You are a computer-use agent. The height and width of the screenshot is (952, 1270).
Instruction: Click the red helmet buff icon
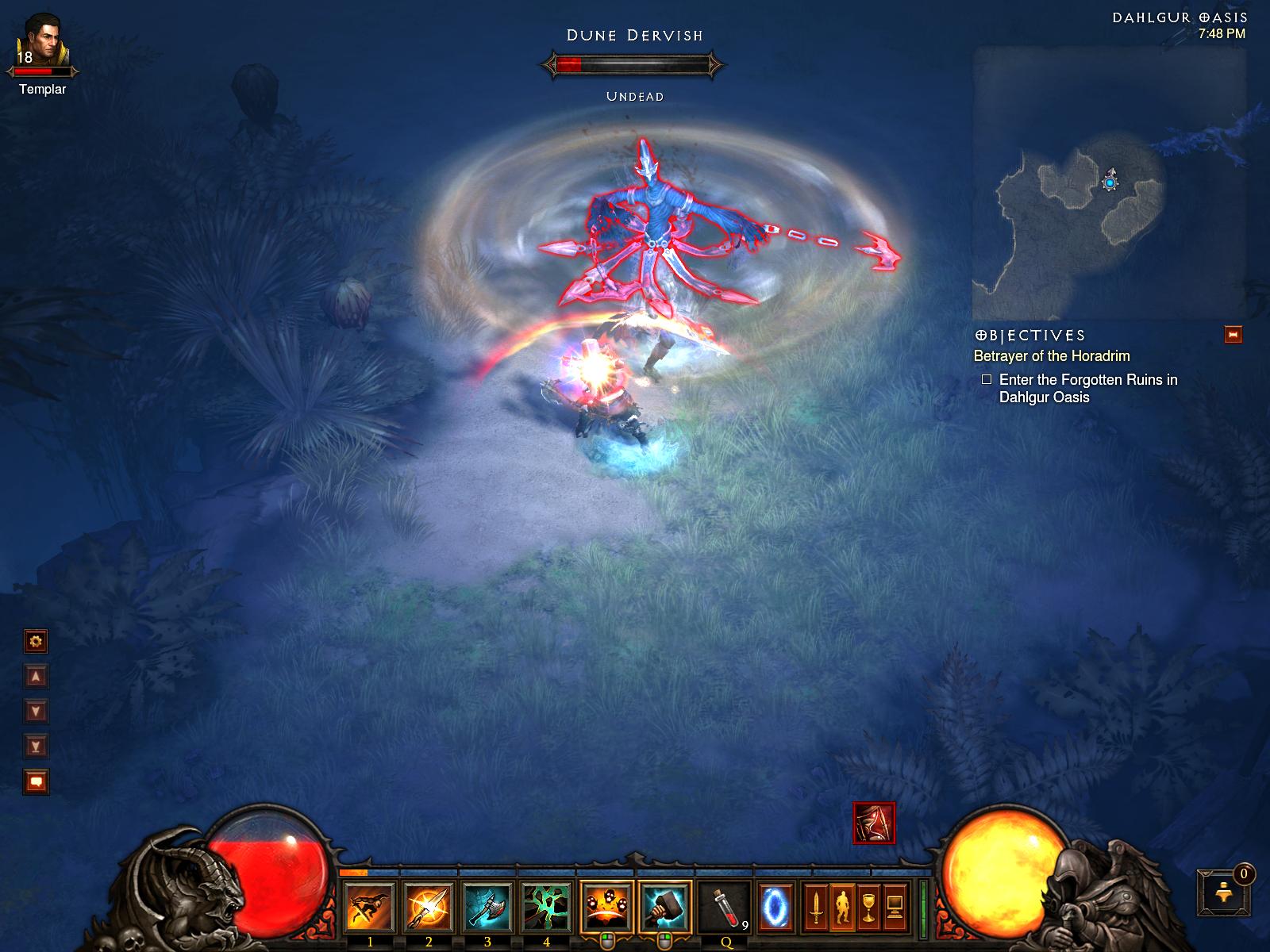[874, 823]
